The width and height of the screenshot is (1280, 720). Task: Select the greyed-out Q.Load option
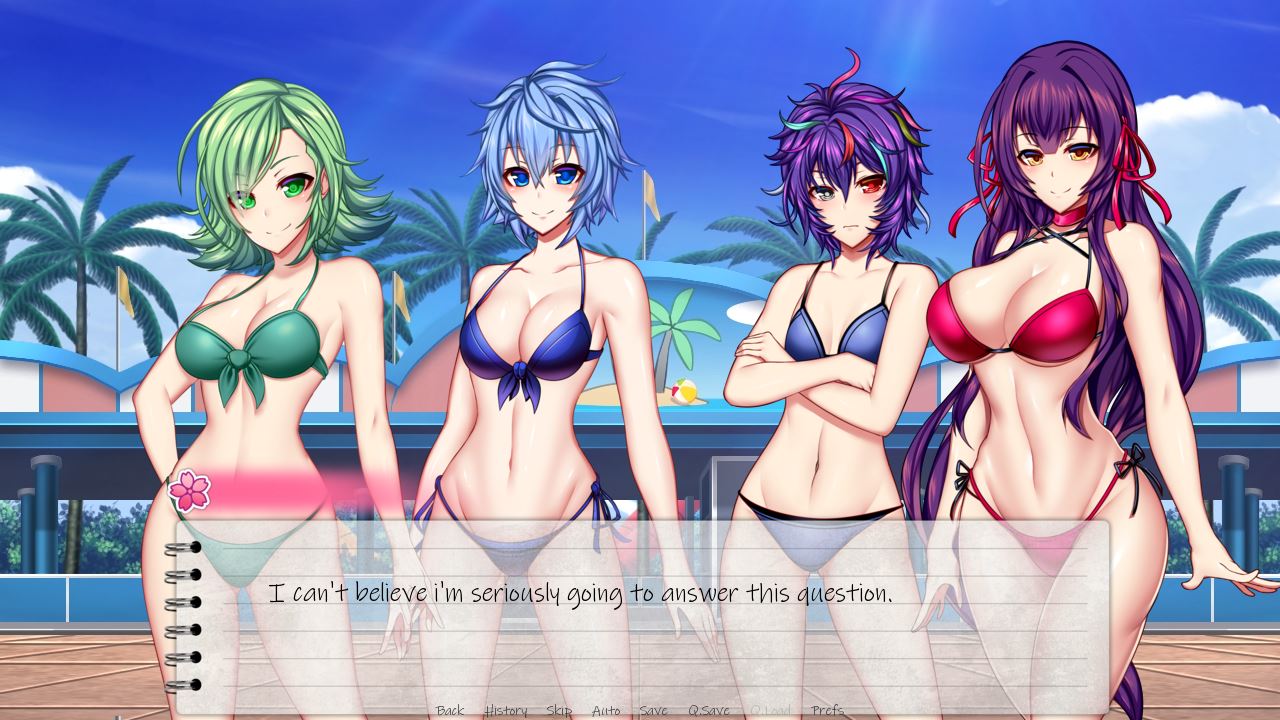point(770,710)
